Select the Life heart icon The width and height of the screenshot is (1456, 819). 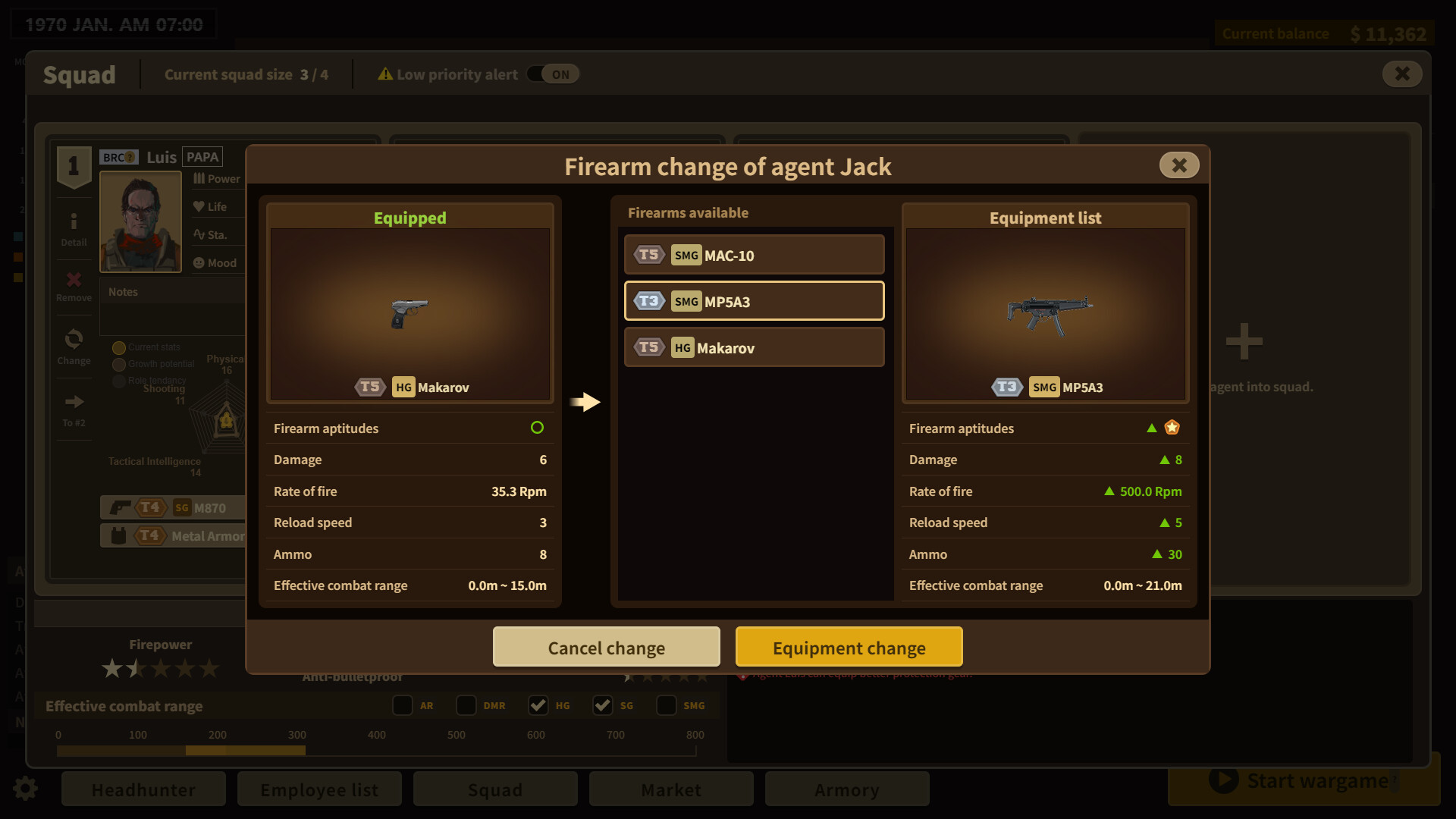(x=199, y=206)
